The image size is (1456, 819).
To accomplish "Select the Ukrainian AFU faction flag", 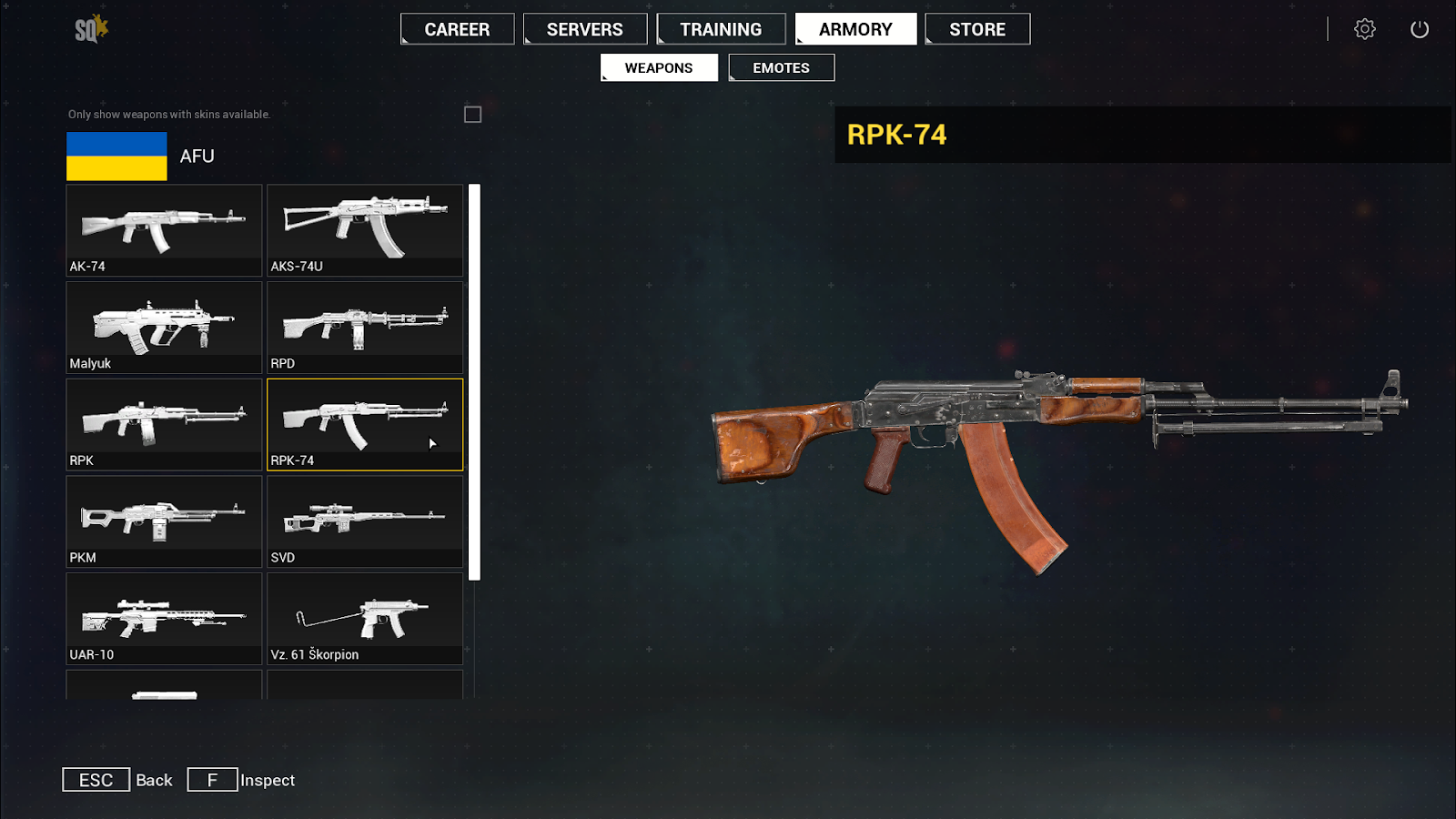I will pos(116,156).
